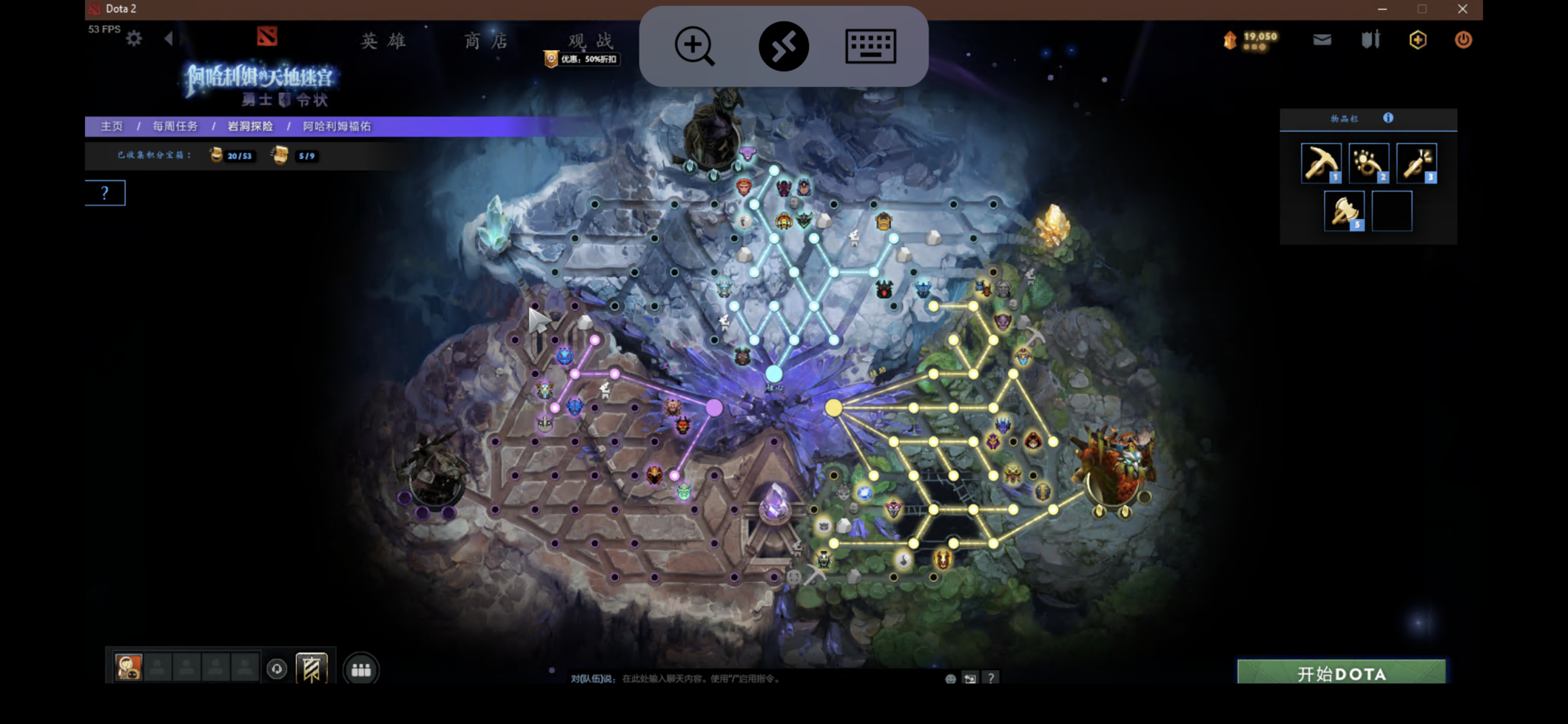This screenshot has height=724, width=1568.
Task: Select the pickaxe item slot
Action: (1321, 163)
